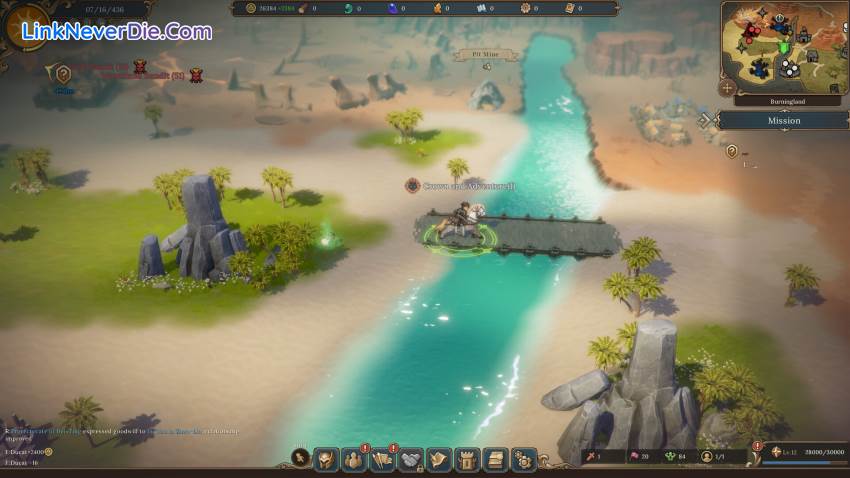Image resolution: width=850 pixels, height=478 pixels.
Task: Select the red demon bandit marker
Action: pos(196,75)
